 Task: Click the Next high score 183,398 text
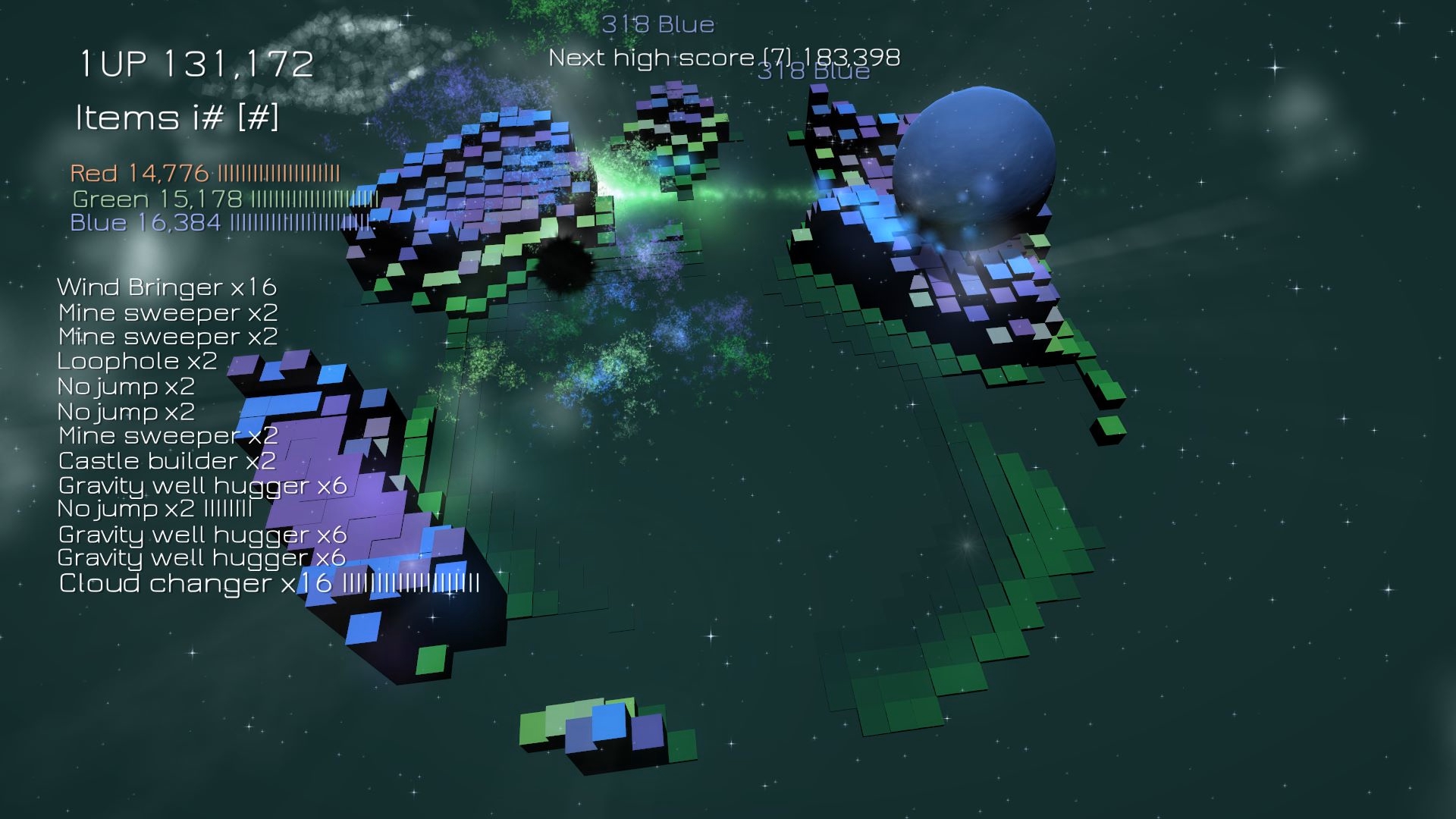pyautogui.click(x=724, y=55)
